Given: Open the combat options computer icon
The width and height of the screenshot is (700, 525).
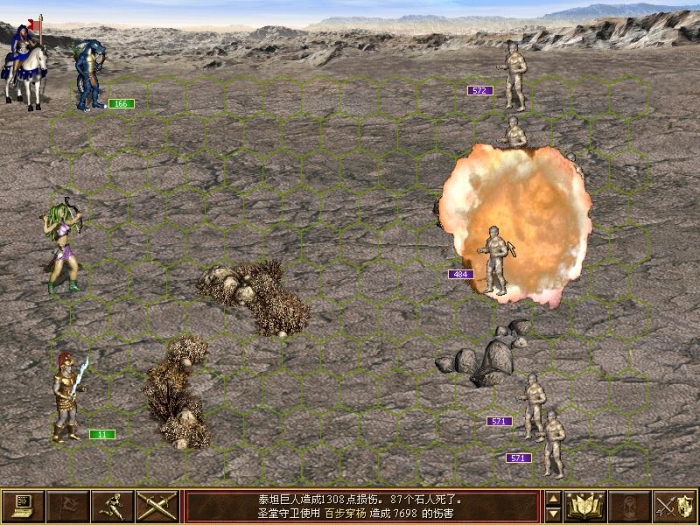Looking at the screenshot, I should (22, 506).
